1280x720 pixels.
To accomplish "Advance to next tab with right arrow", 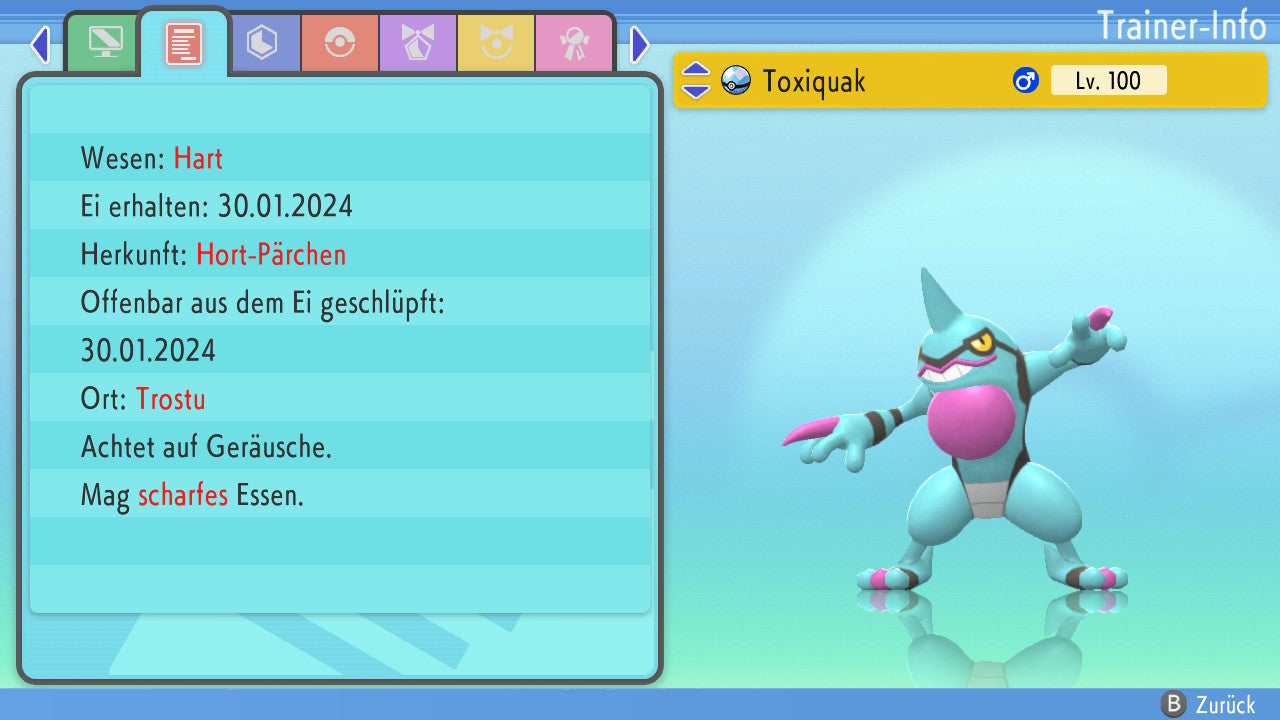I will pos(640,44).
